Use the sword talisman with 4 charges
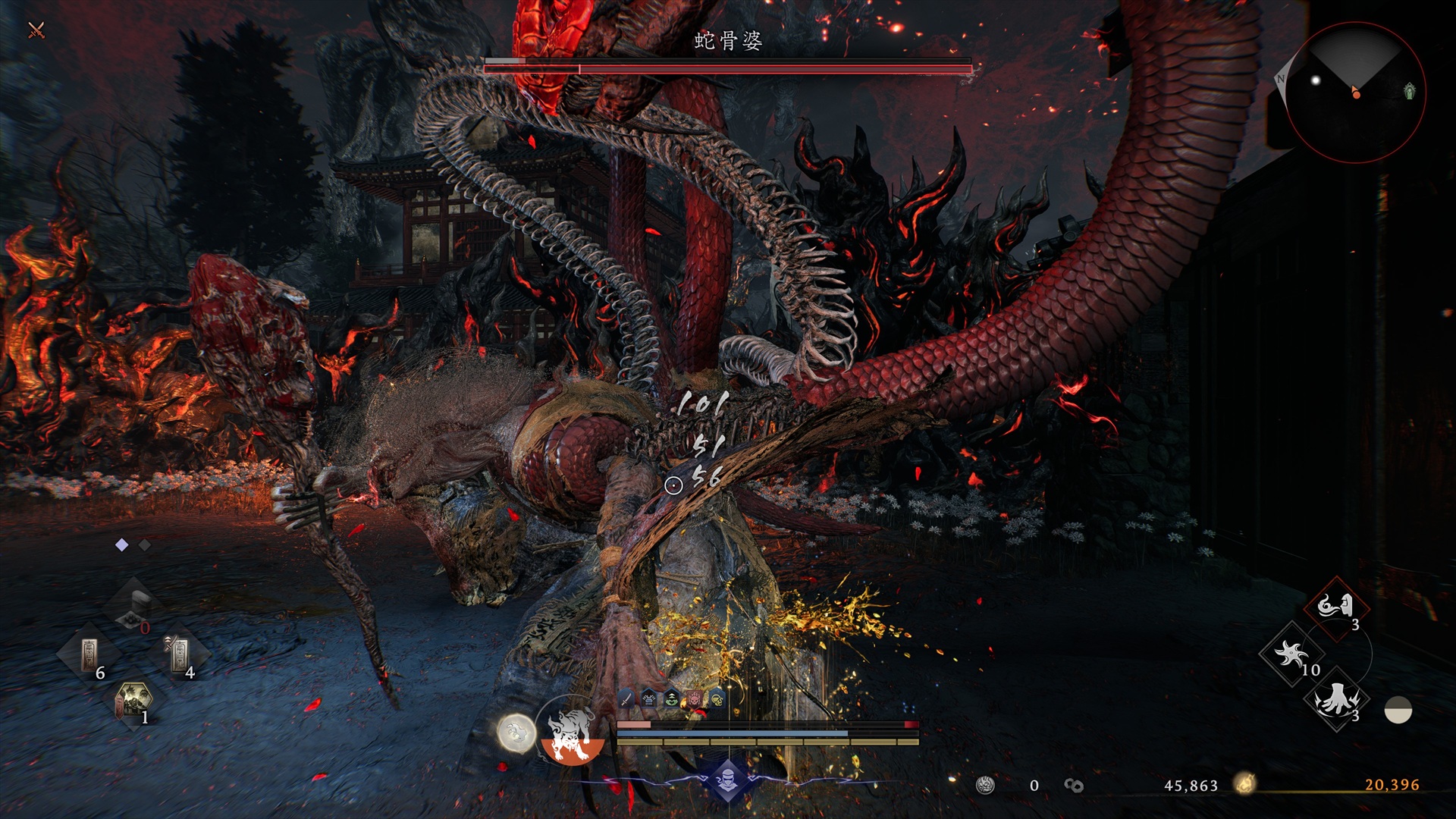This screenshot has width=1456, height=819. (180, 654)
